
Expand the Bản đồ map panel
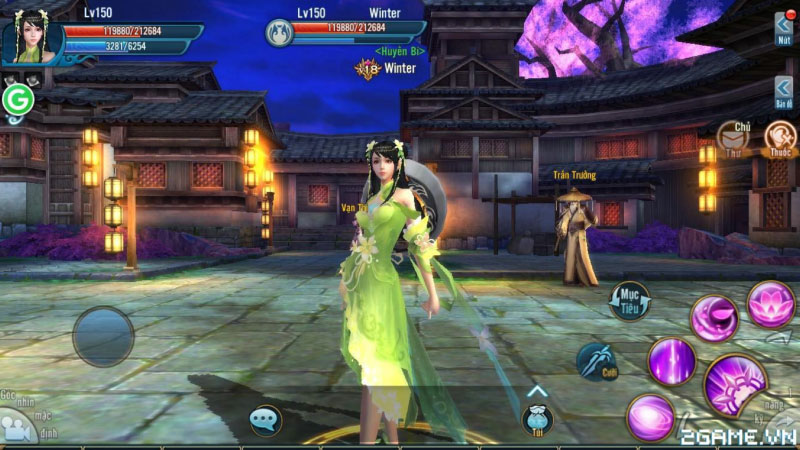[x=784, y=91]
